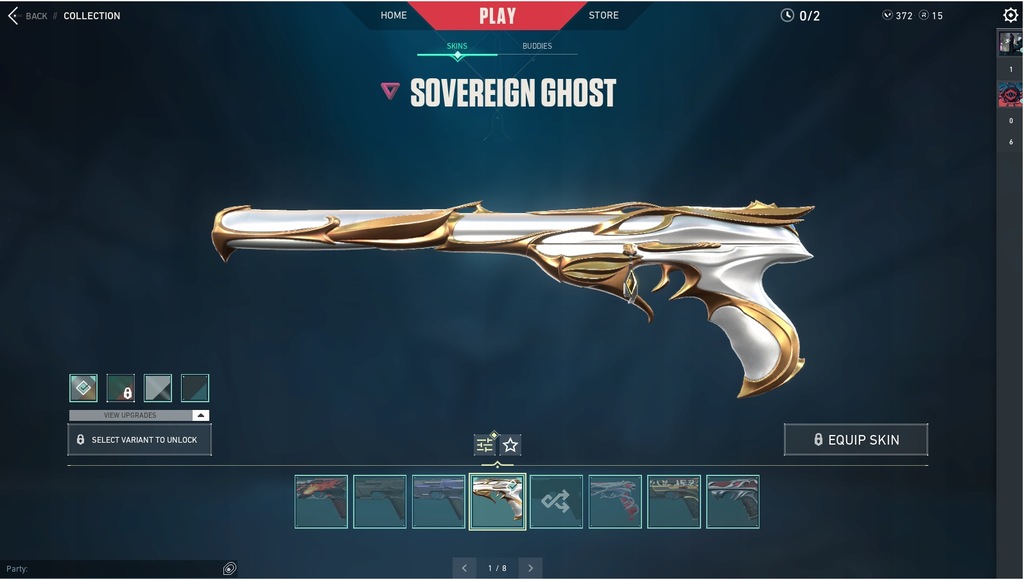1024x580 pixels.
Task: Open the Home menu
Action: [x=394, y=15]
